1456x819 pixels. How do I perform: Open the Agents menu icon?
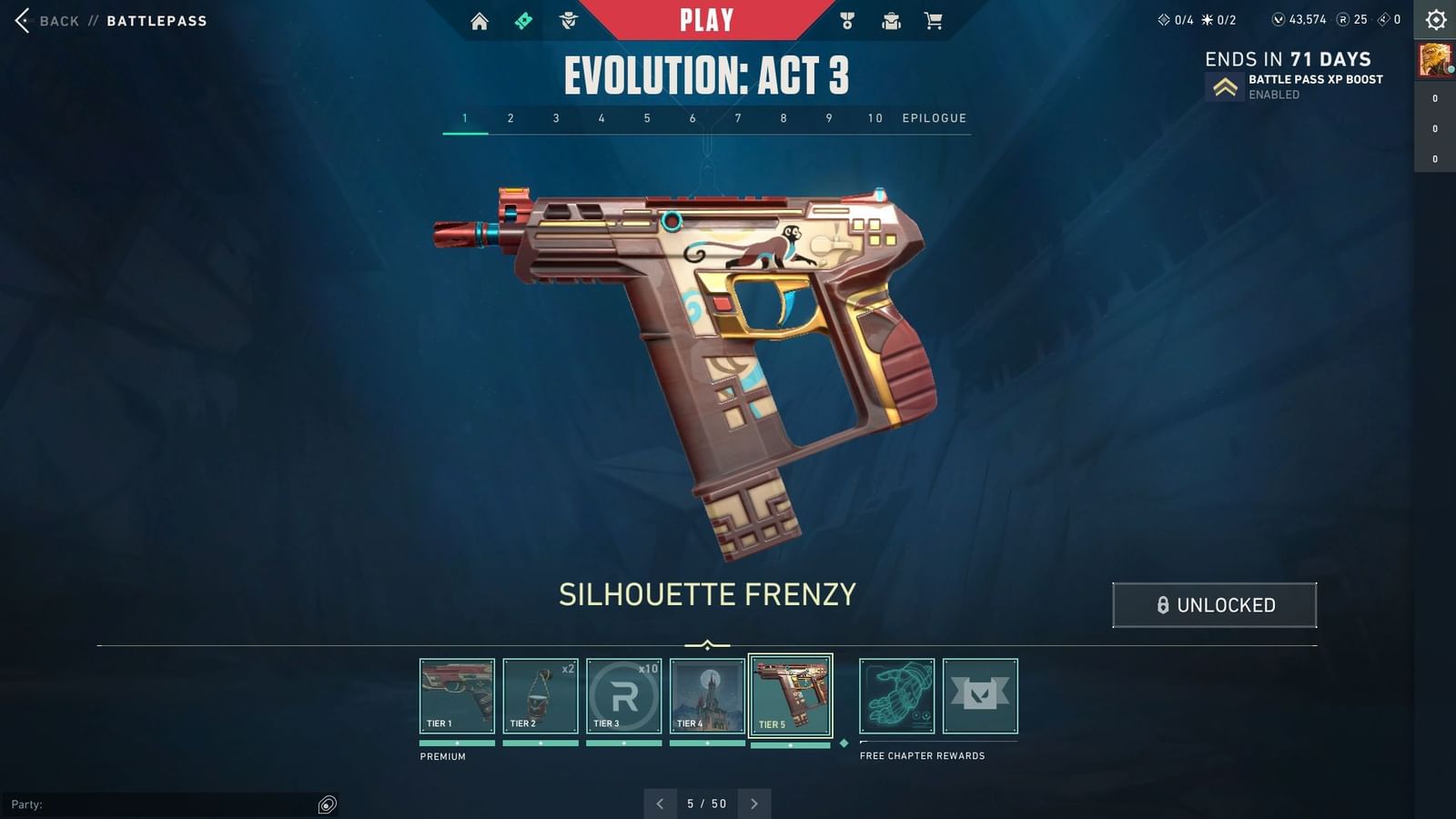coord(567,19)
